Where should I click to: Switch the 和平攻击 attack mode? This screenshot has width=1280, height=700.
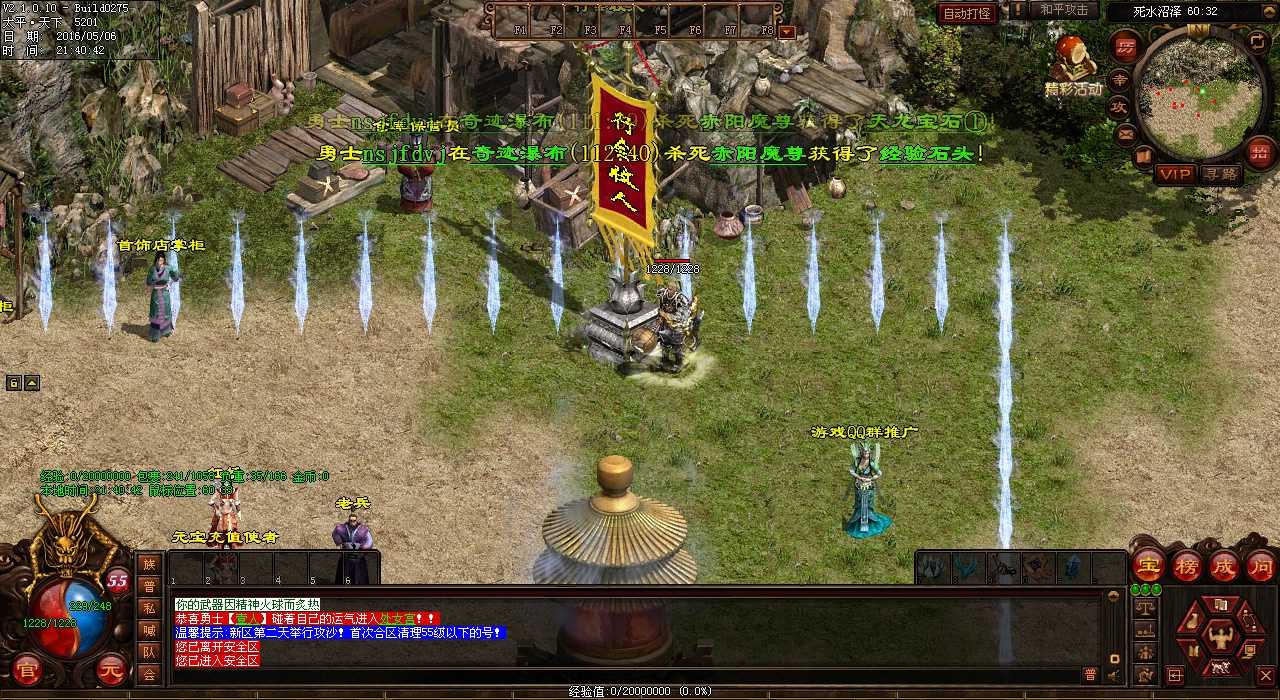tap(1063, 10)
